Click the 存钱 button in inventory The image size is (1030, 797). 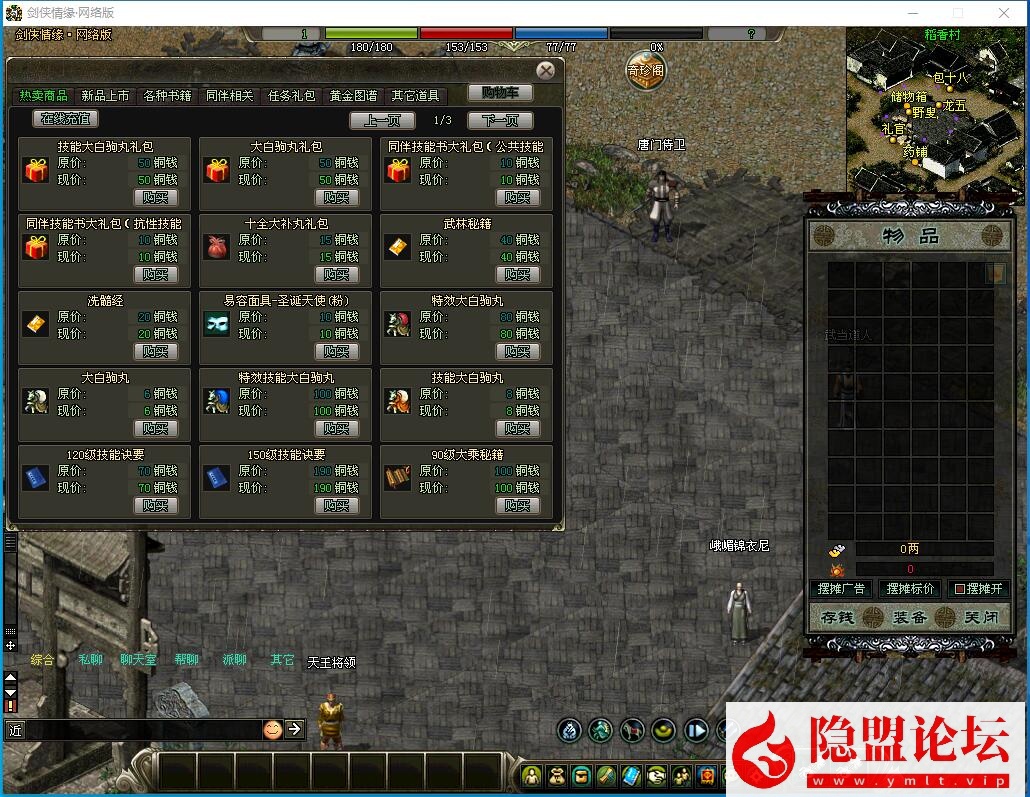pos(836,618)
